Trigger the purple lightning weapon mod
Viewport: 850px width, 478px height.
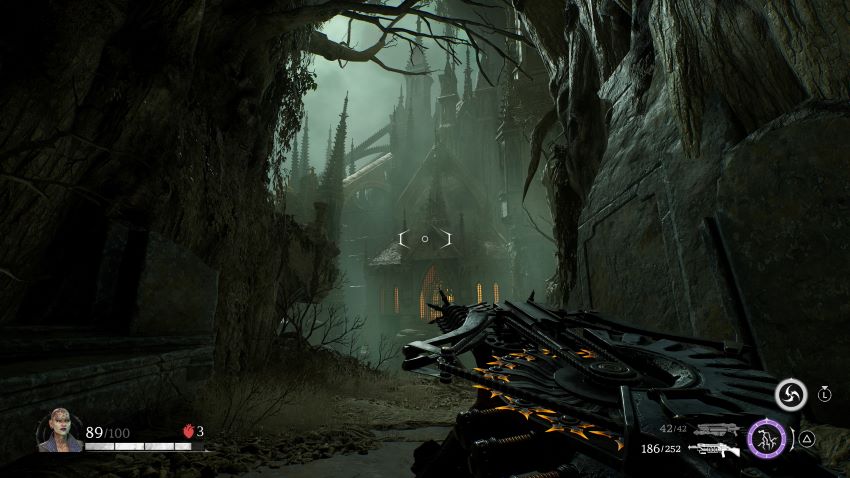767,438
